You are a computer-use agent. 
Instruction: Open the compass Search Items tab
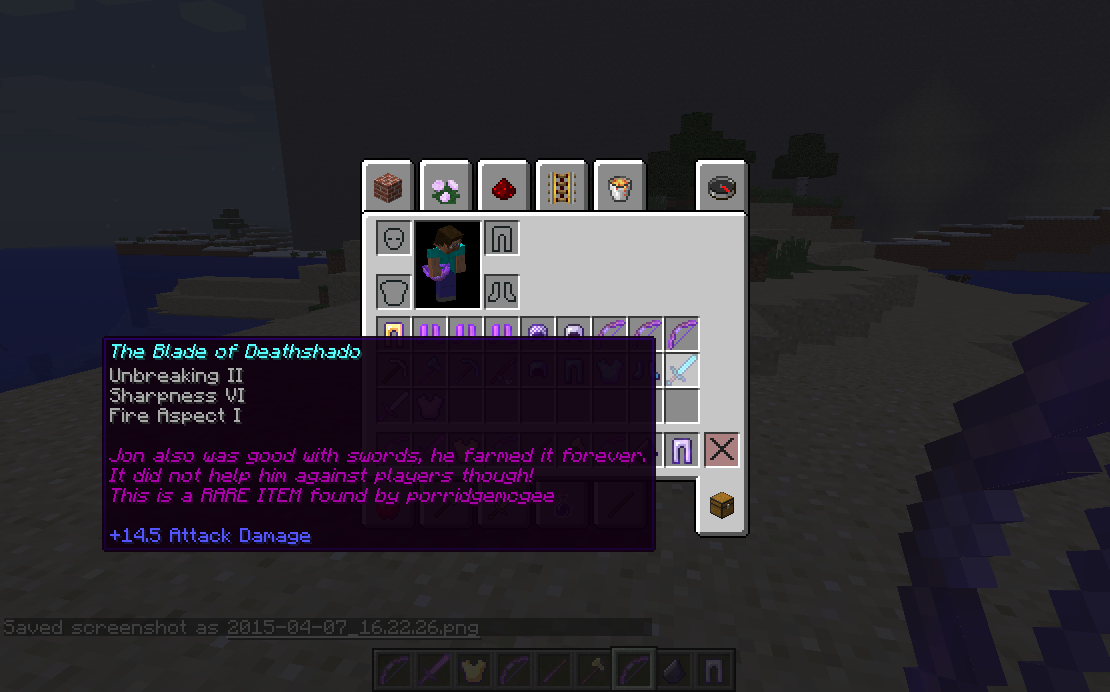[x=721, y=187]
